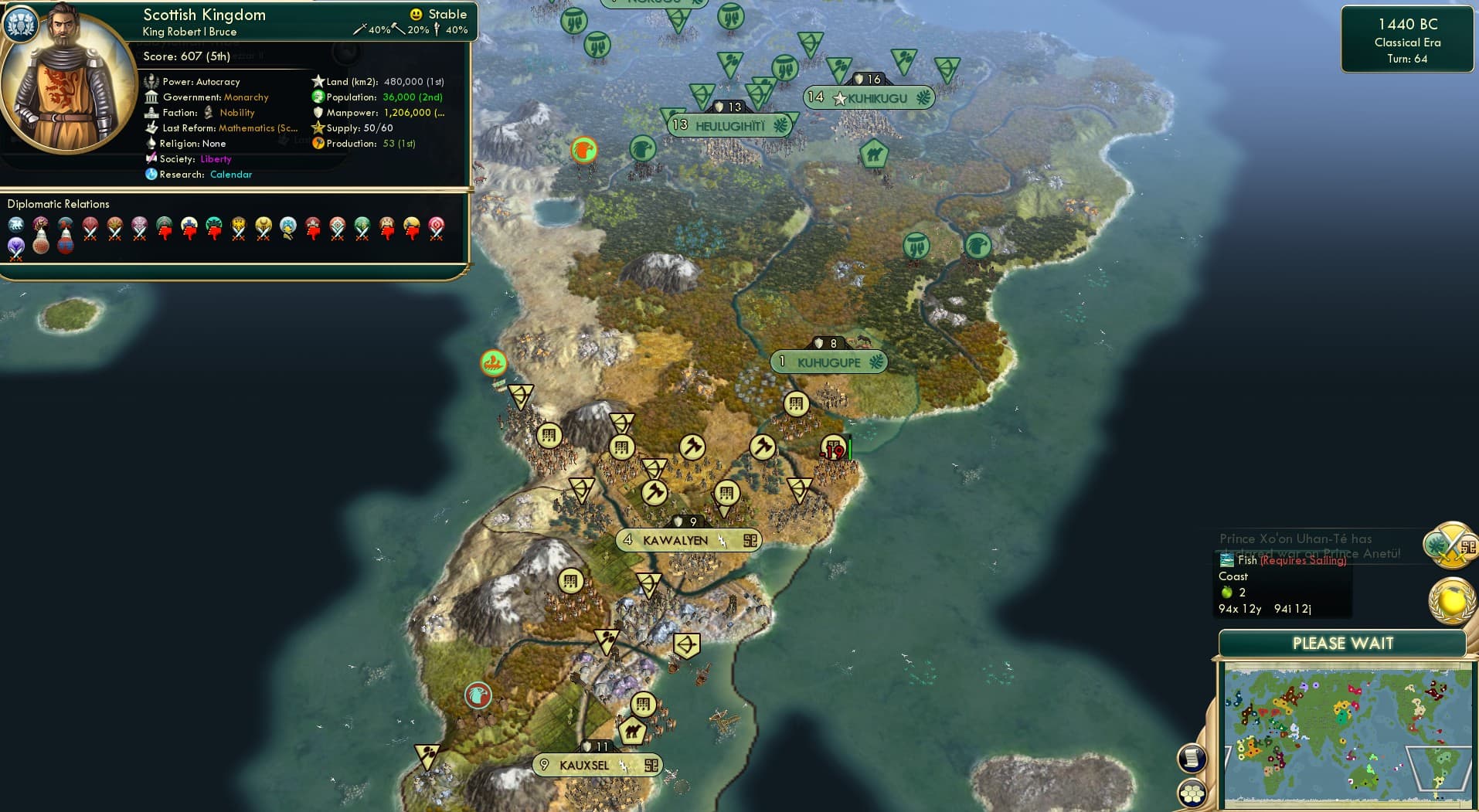
Task: Select the Liberty society link
Action: (216, 159)
